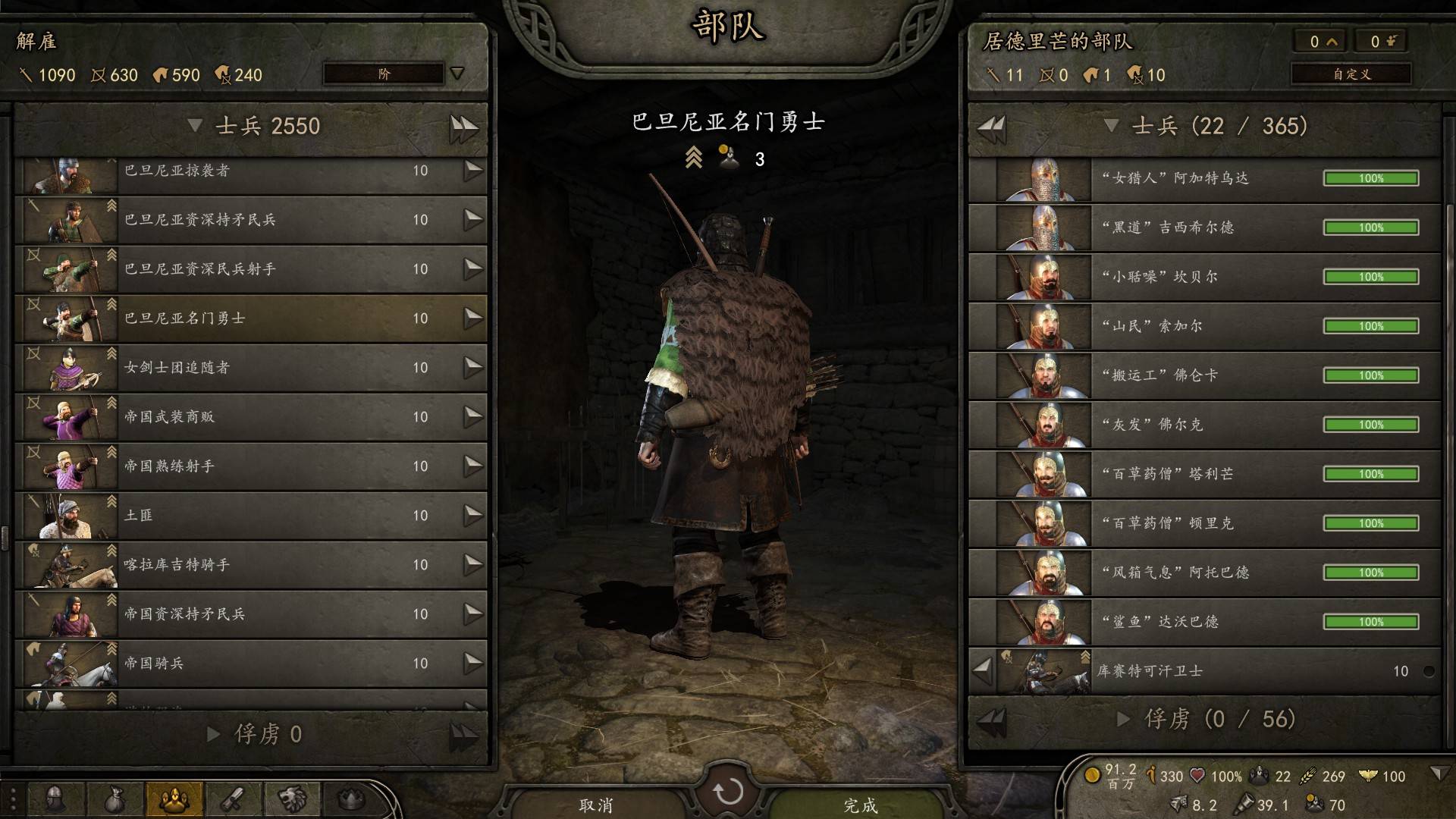Select the 巴旦尼亚名门勇士 troop row
Image resolution: width=1456 pixels, height=819 pixels.
pyautogui.click(x=250, y=318)
